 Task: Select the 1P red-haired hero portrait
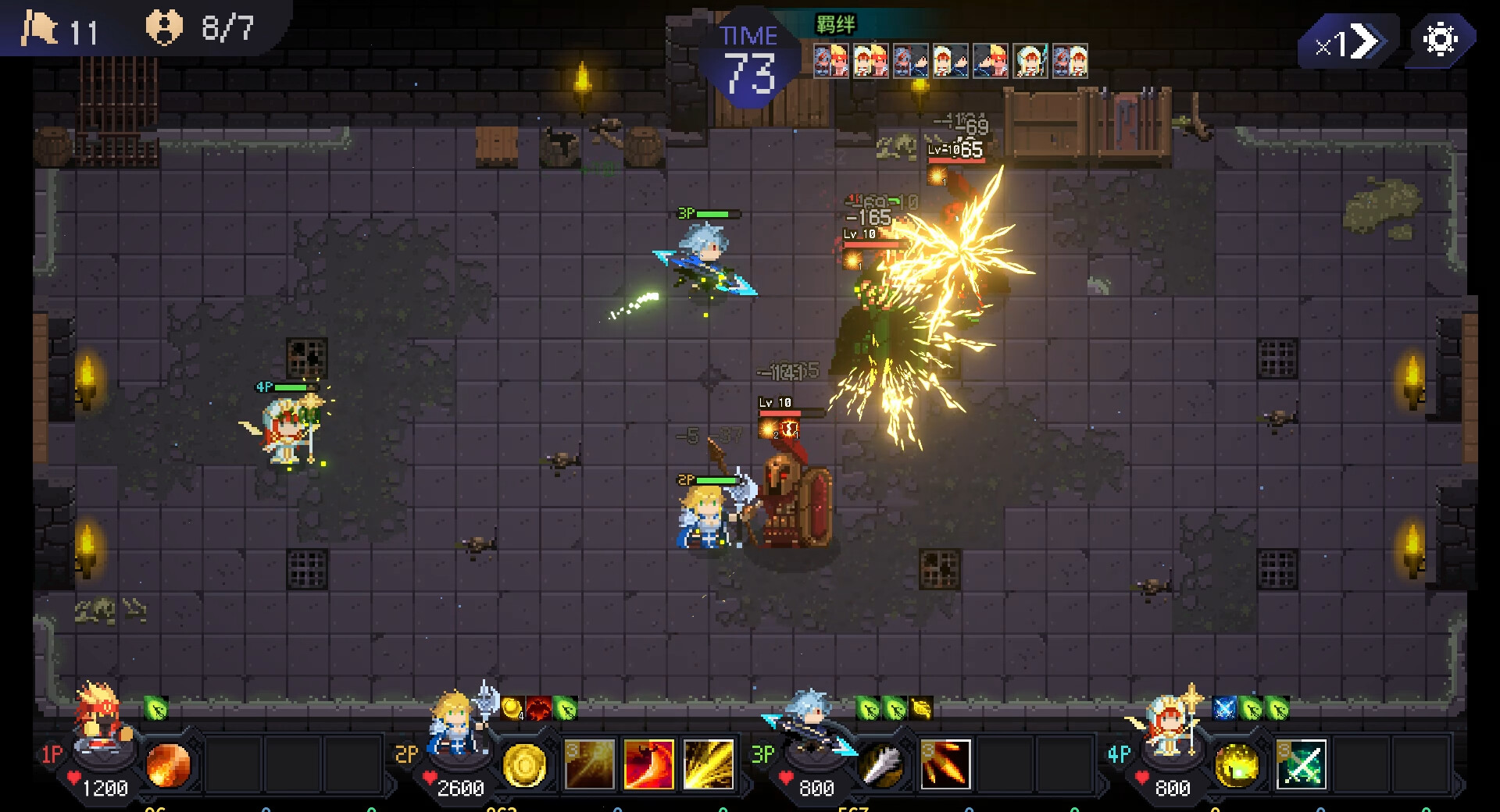pyautogui.click(x=102, y=722)
